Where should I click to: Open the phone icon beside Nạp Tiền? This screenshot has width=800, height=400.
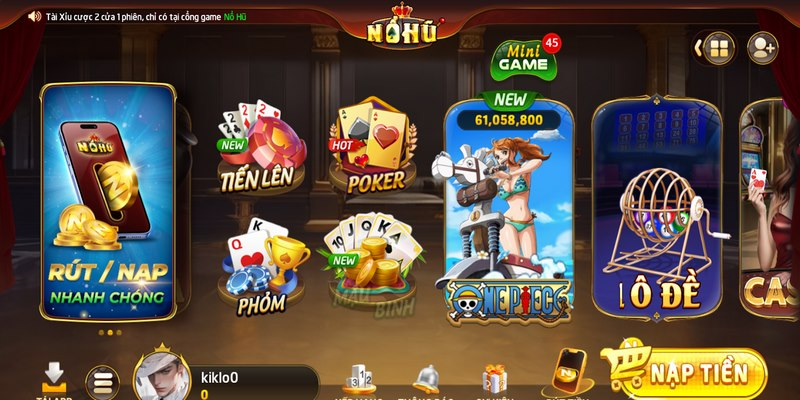point(567,373)
